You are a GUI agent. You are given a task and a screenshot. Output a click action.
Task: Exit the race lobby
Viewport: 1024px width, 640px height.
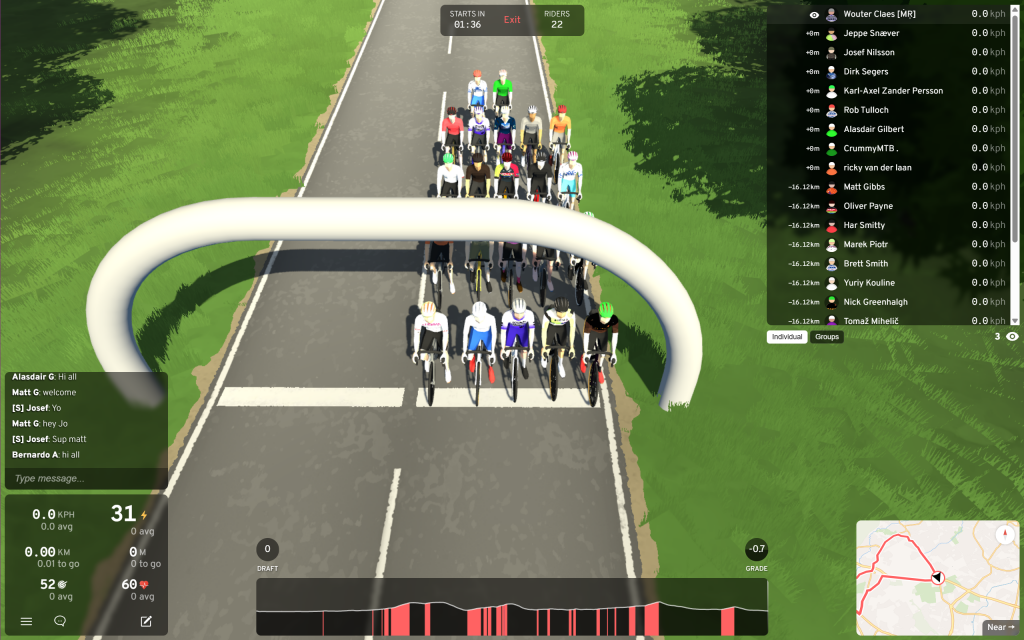pos(512,20)
